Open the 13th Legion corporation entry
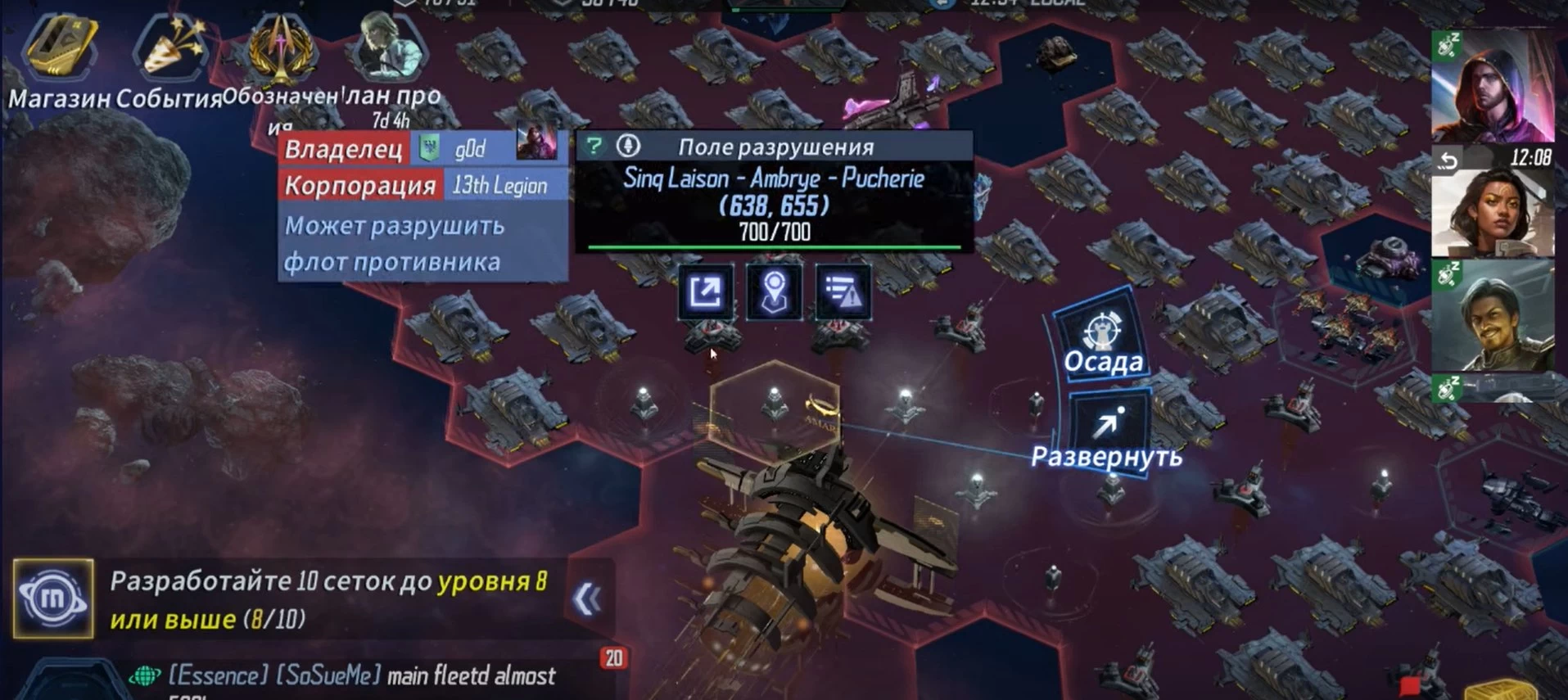Screen dimensions: 1568x700 click(499, 186)
